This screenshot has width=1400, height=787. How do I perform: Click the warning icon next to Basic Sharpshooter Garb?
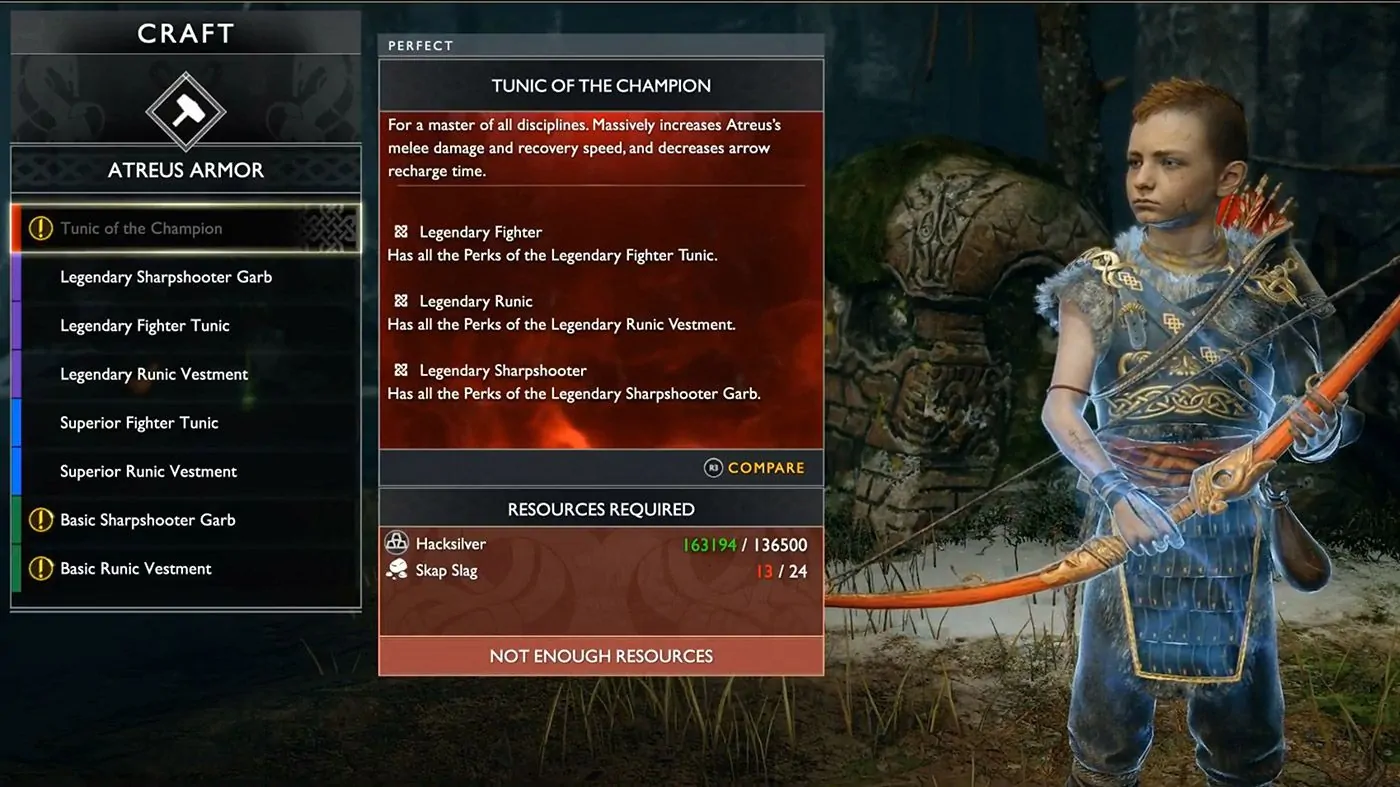[40, 519]
